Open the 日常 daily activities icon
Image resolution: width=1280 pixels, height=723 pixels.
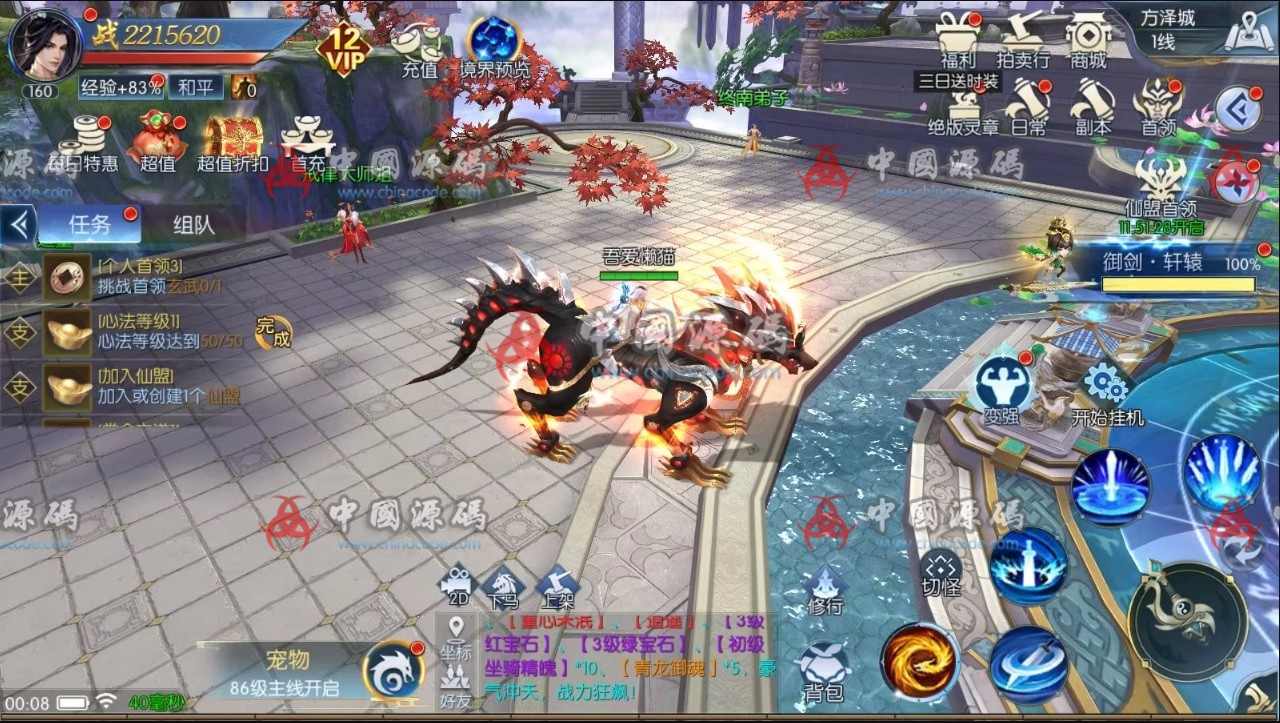pos(1028,106)
